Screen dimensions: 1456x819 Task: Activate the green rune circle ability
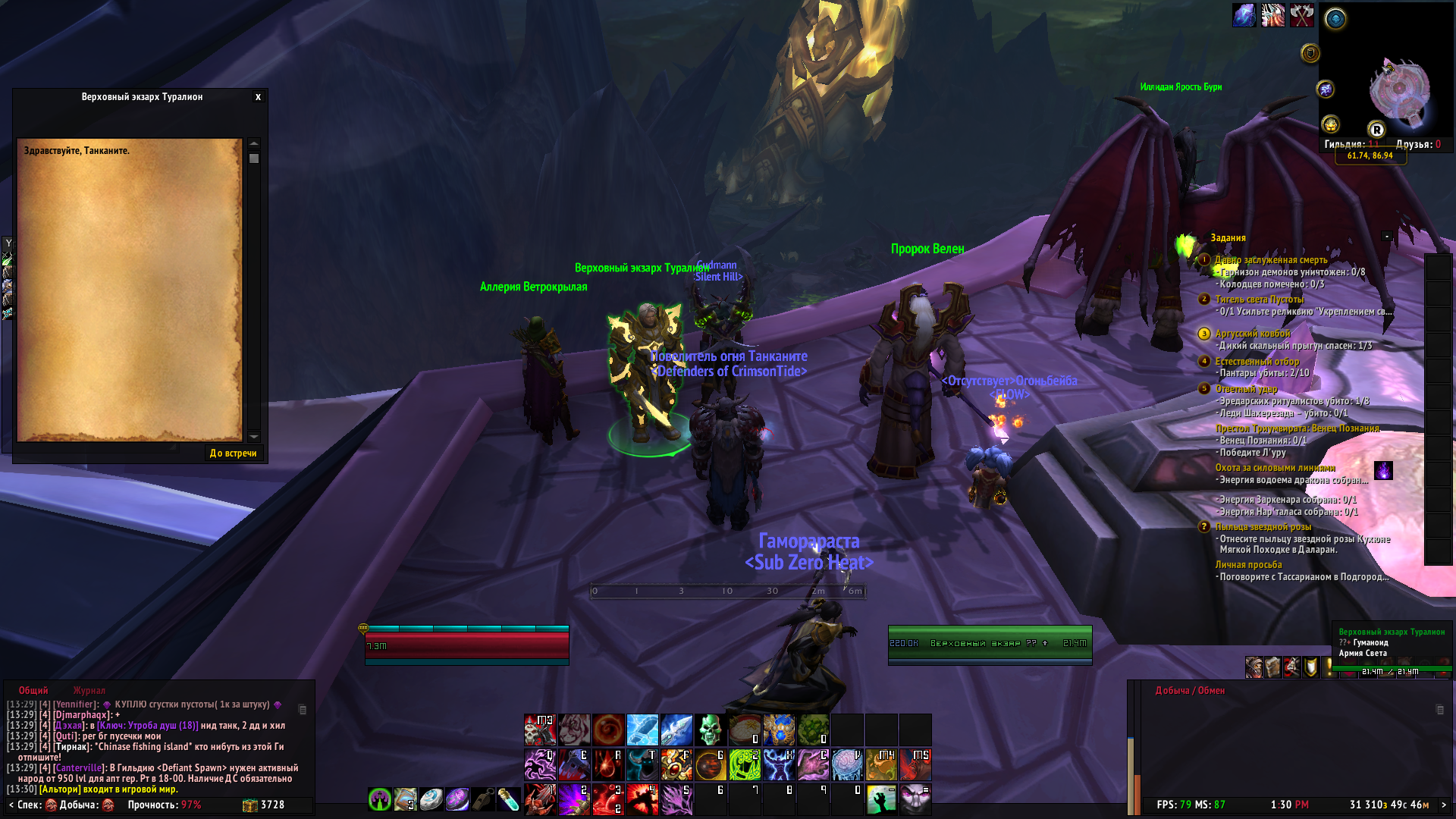(744, 764)
